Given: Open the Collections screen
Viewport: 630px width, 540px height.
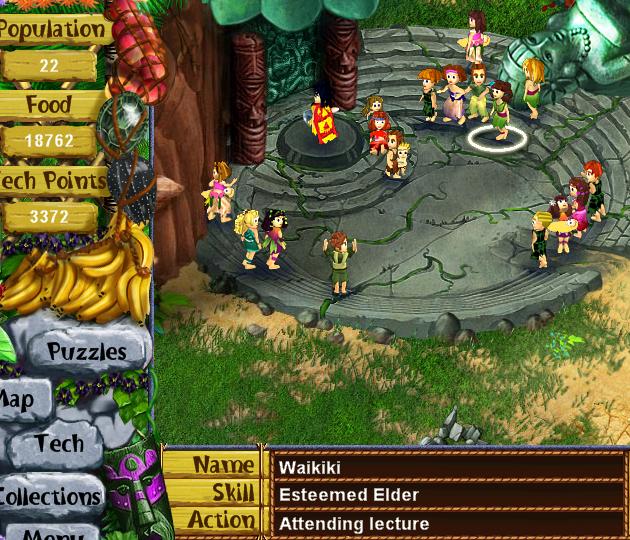Looking at the screenshot, I should point(49,496).
